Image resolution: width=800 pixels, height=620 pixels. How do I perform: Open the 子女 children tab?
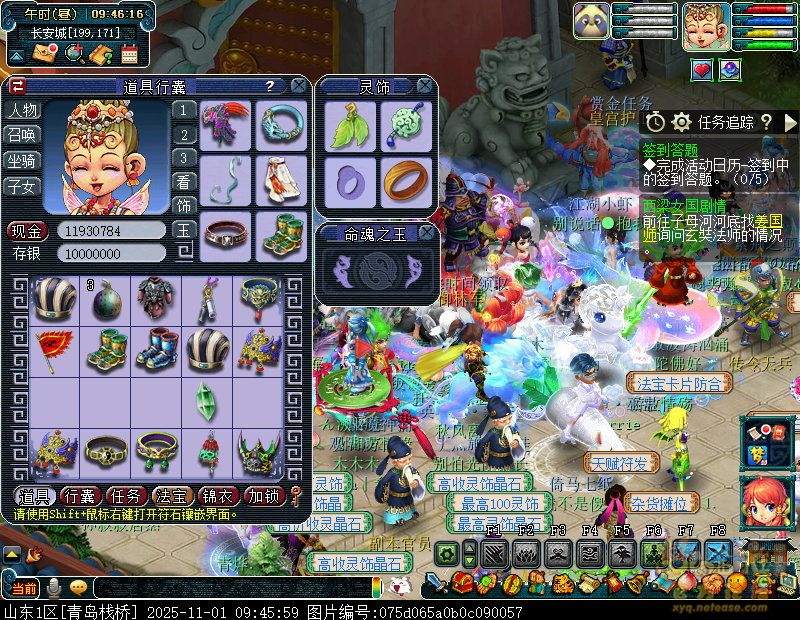[23, 186]
